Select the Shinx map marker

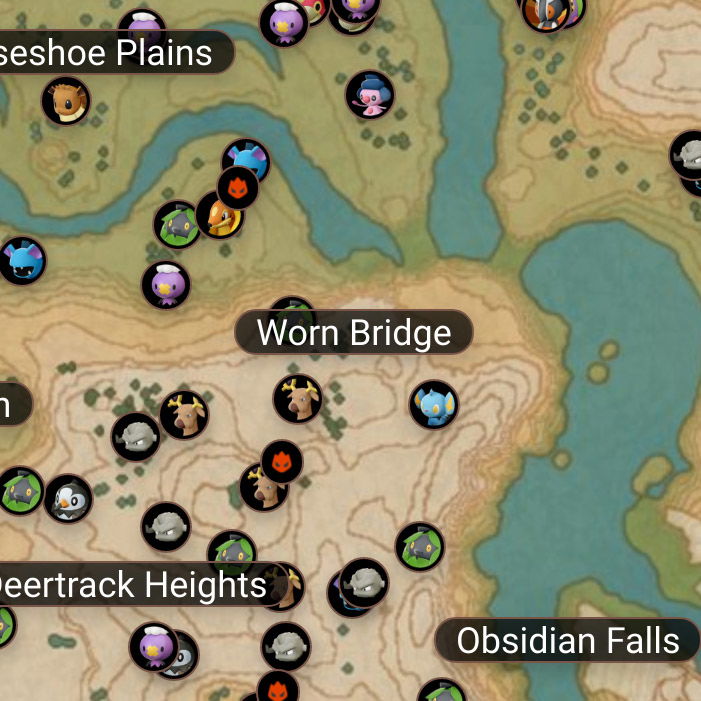pyautogui.click(x=434, y=405)
